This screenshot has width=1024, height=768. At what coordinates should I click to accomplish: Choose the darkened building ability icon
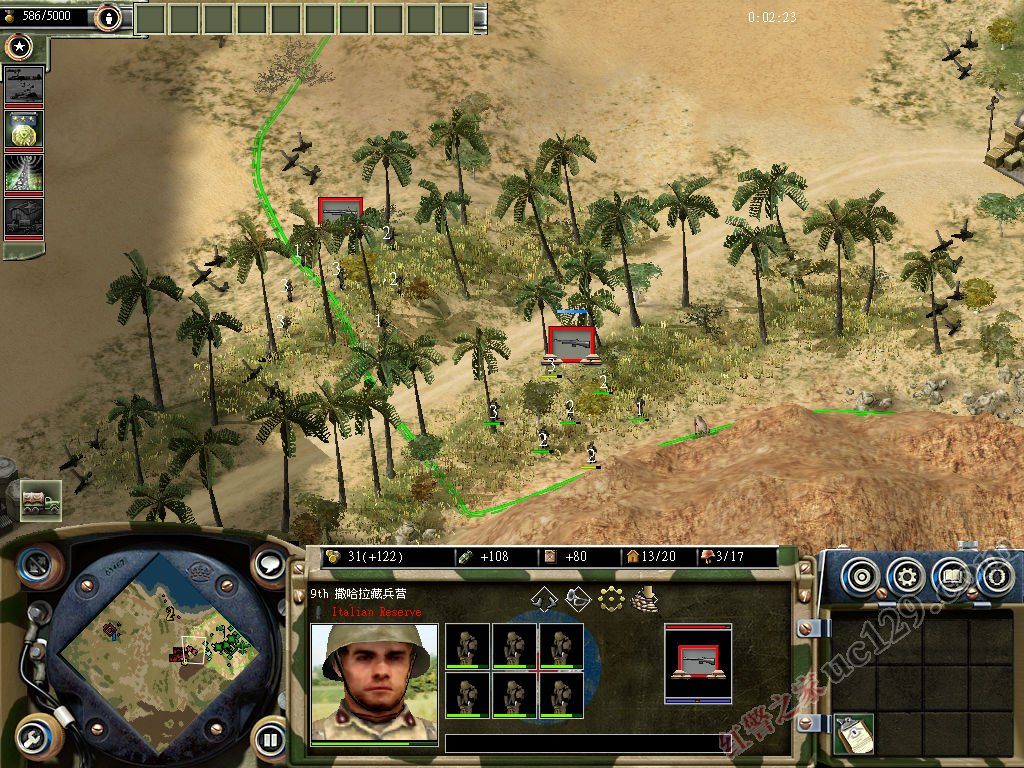24,217
